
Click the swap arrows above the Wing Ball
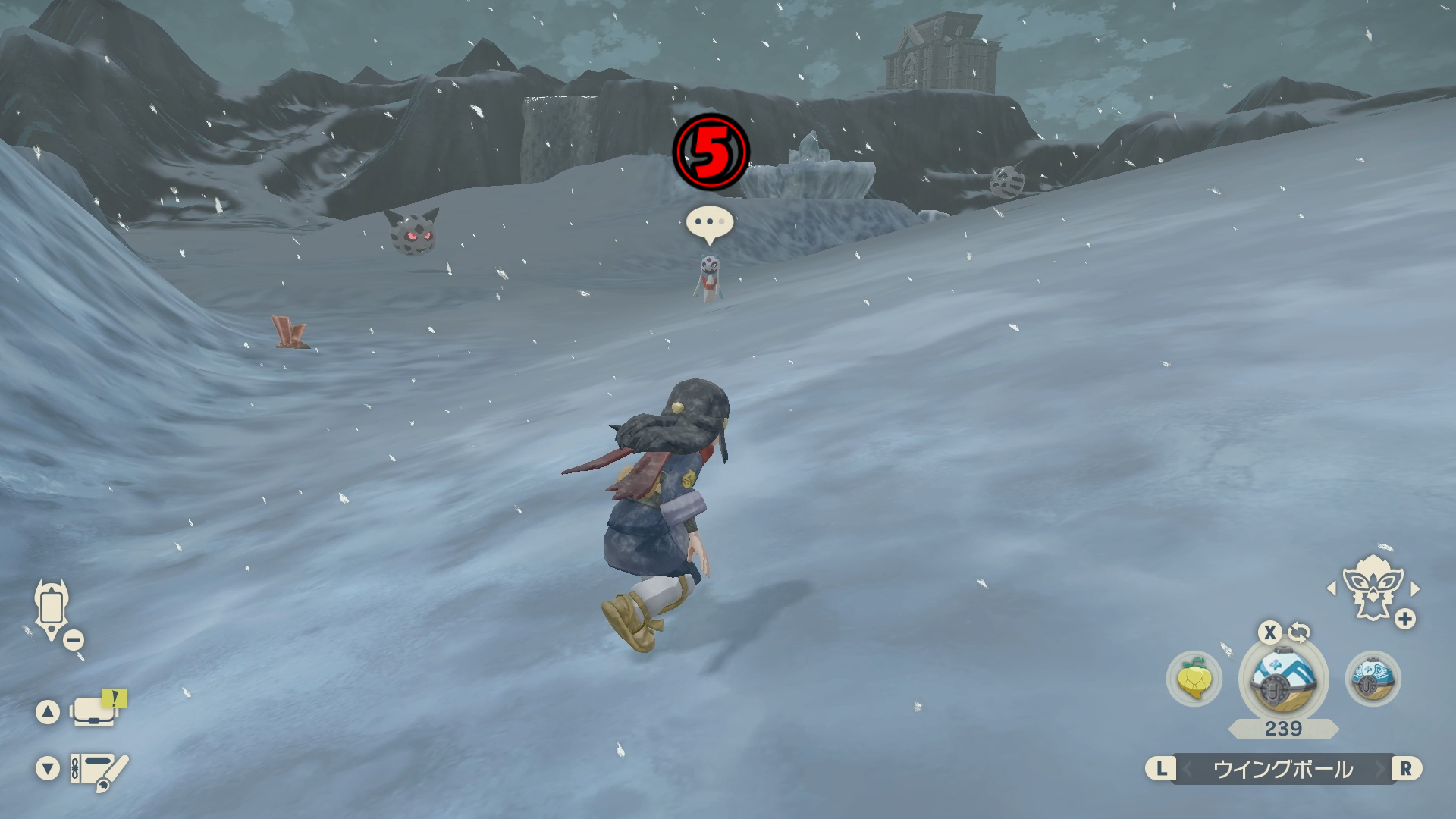pos(1299,632)
